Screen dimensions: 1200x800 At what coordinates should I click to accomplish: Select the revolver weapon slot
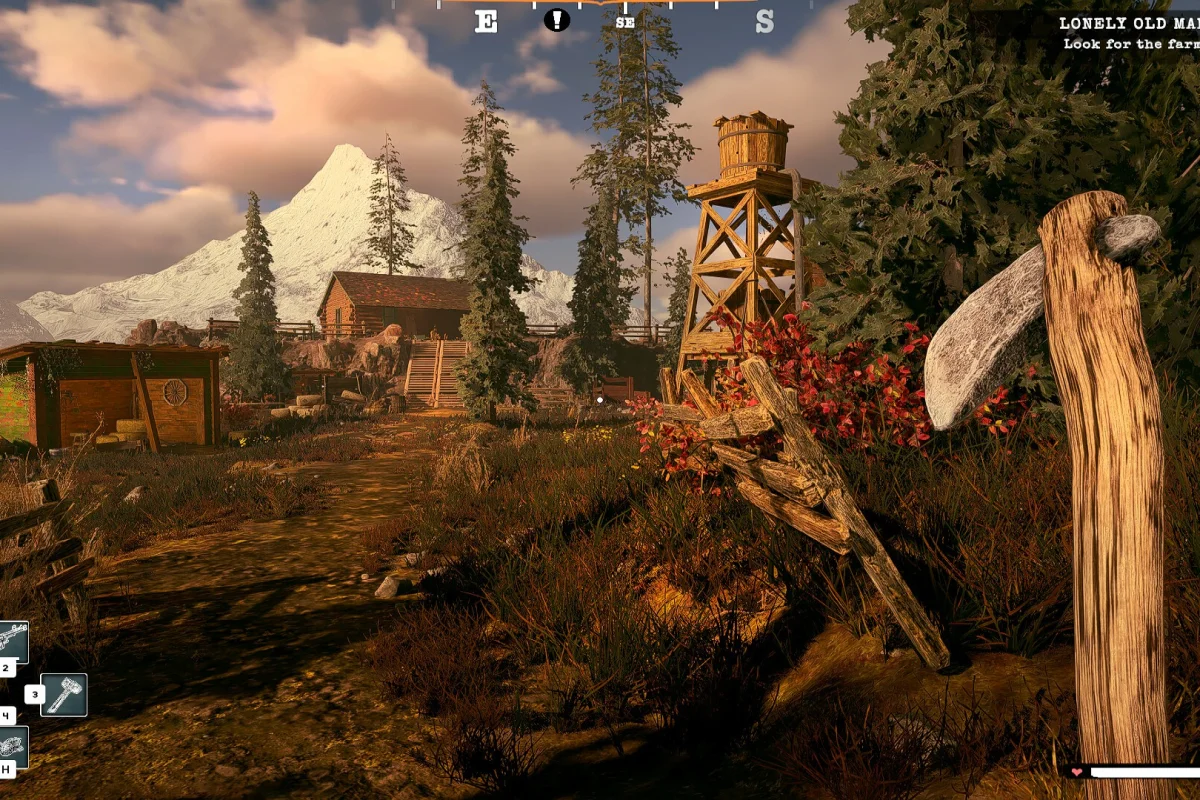point(13,641)
